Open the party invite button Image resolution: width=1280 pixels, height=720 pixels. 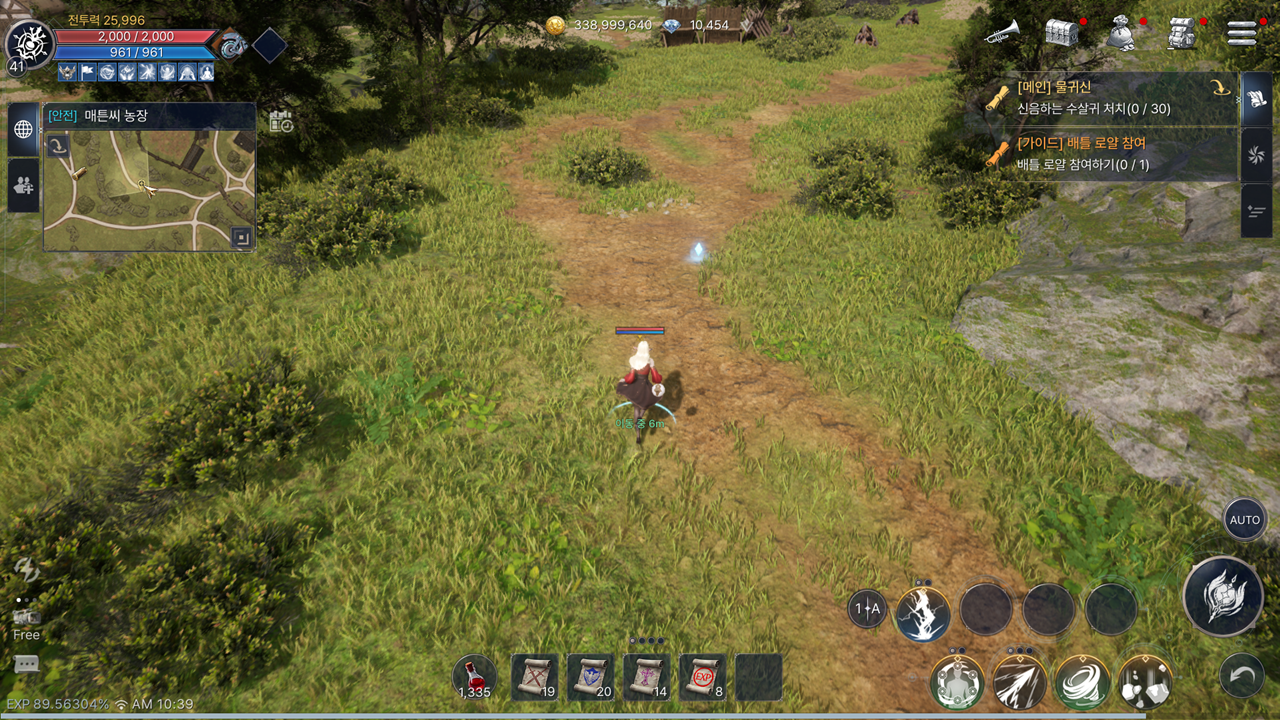tap(23, 186)
